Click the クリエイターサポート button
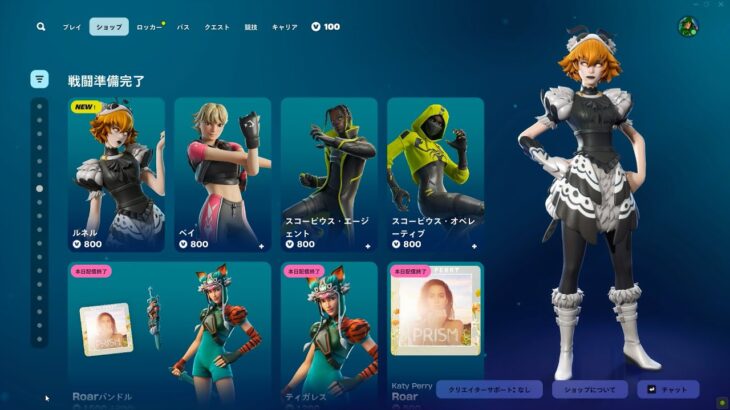Screen dimensions: 730x410 (490, 389)
